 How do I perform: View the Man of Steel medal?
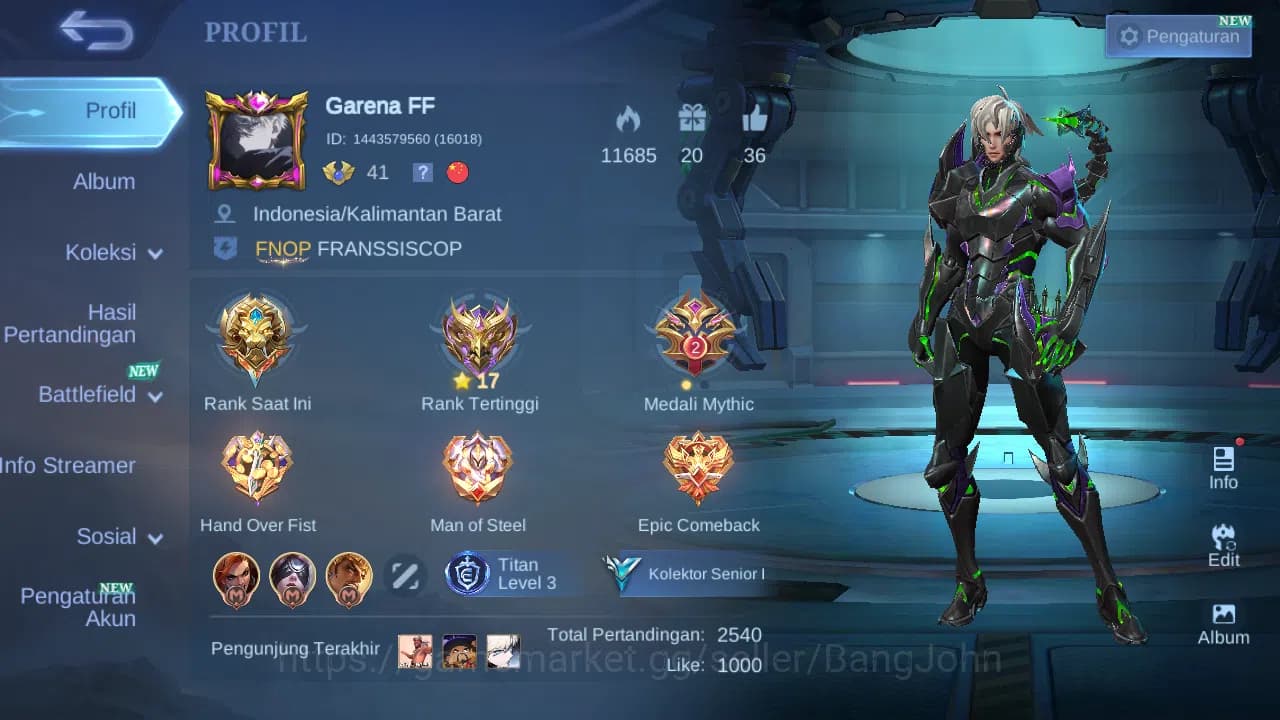(x=478, y=465)
